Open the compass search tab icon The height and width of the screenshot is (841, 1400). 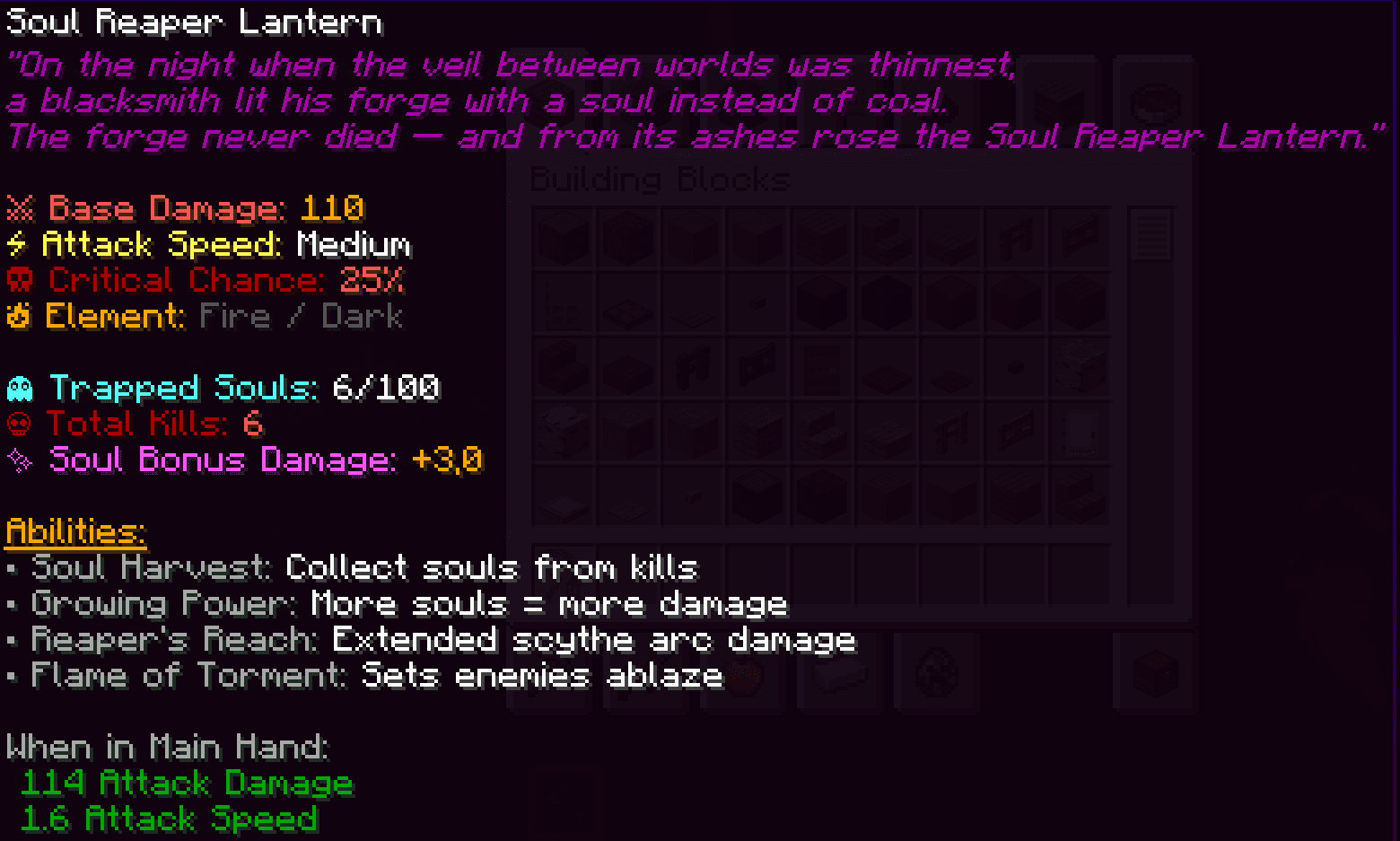point(1157,102)
